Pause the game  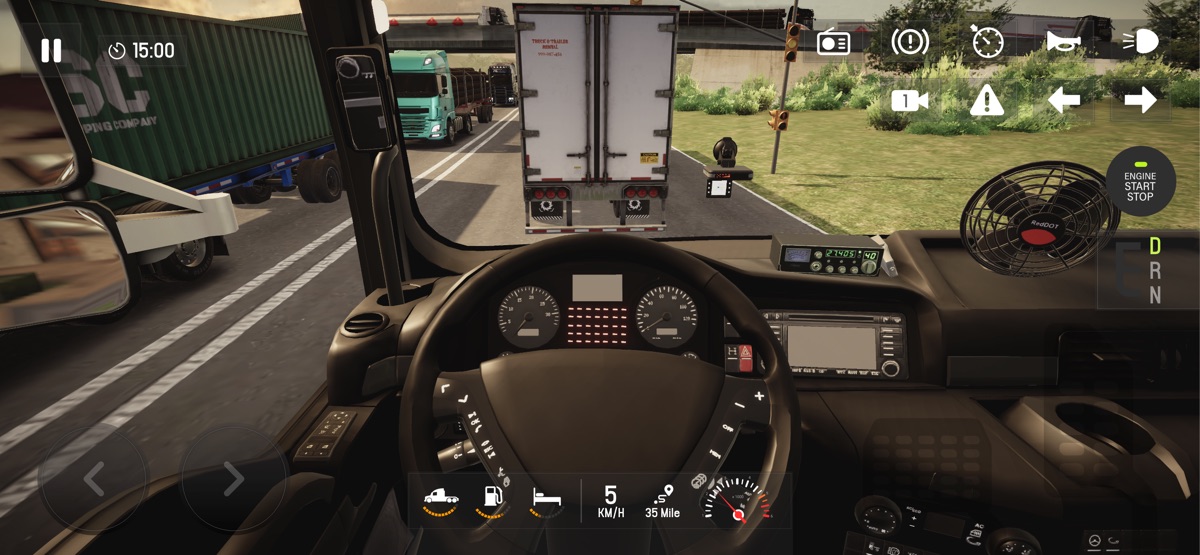[51, 51]
